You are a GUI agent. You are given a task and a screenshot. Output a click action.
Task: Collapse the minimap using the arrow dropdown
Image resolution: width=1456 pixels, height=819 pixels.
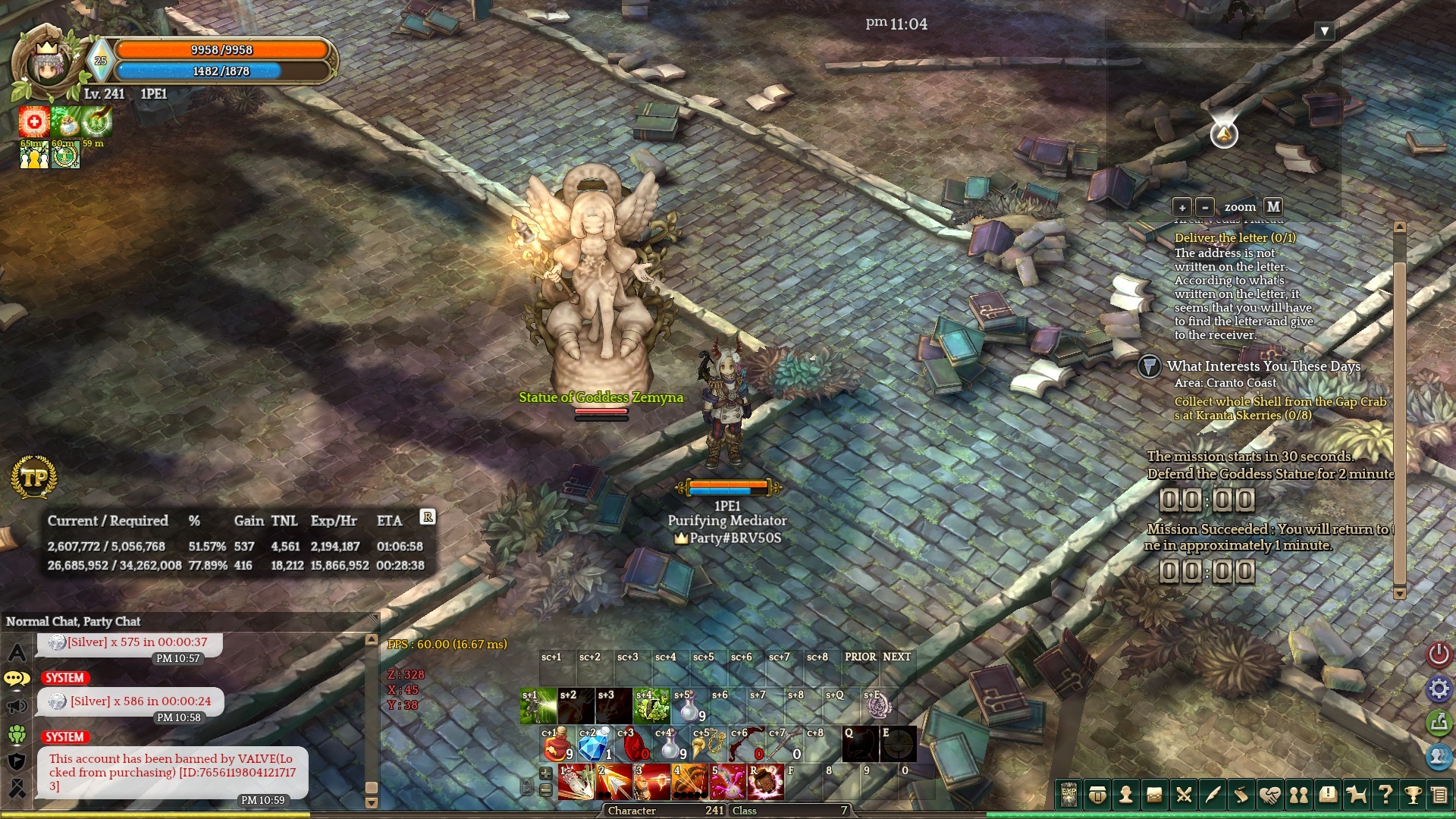(1325, 31)
